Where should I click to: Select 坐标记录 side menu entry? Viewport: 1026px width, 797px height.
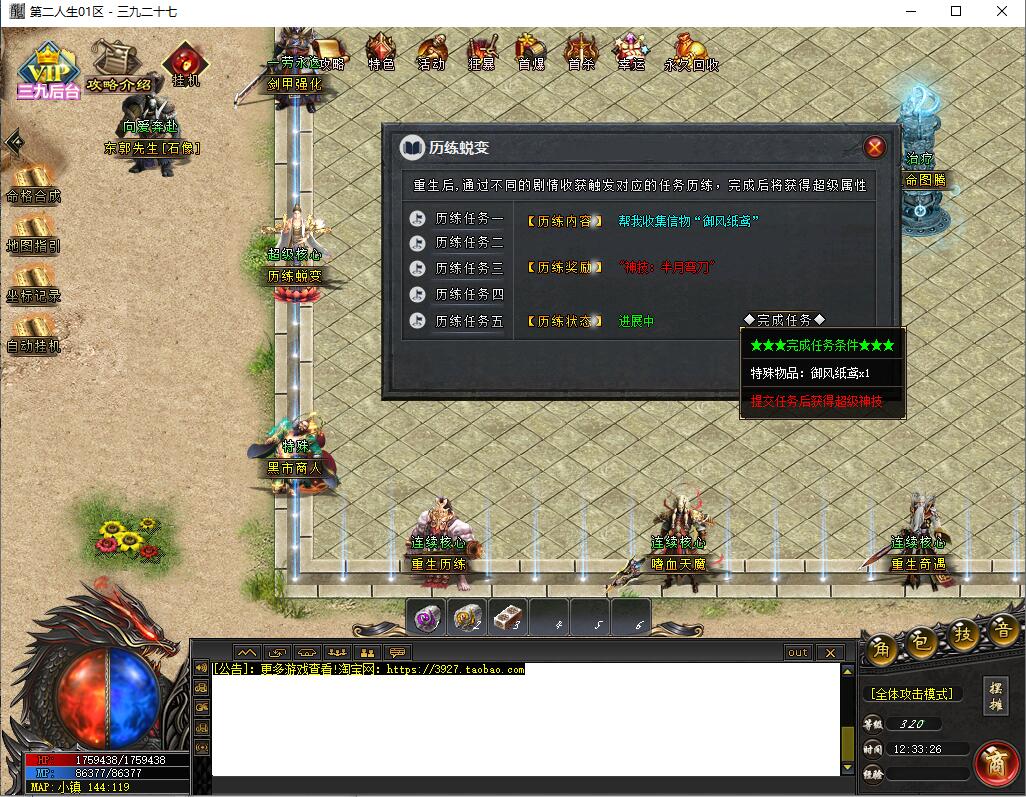(x=33, y=284)
